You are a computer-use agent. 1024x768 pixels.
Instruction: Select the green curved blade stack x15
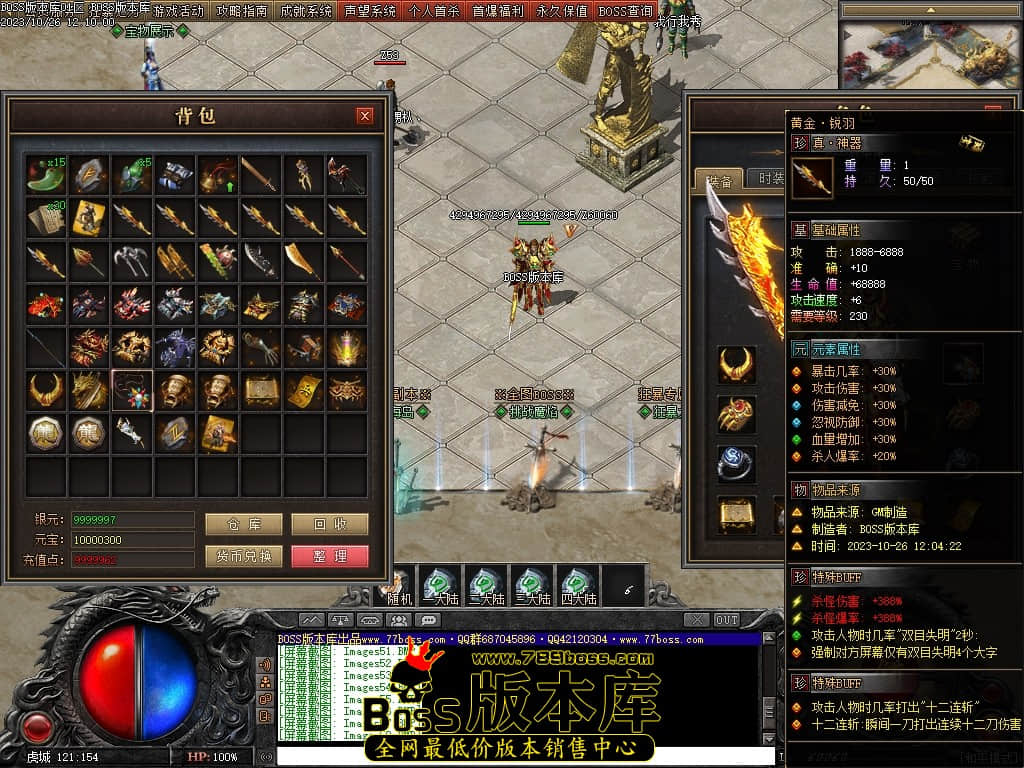tap(47, 174)
